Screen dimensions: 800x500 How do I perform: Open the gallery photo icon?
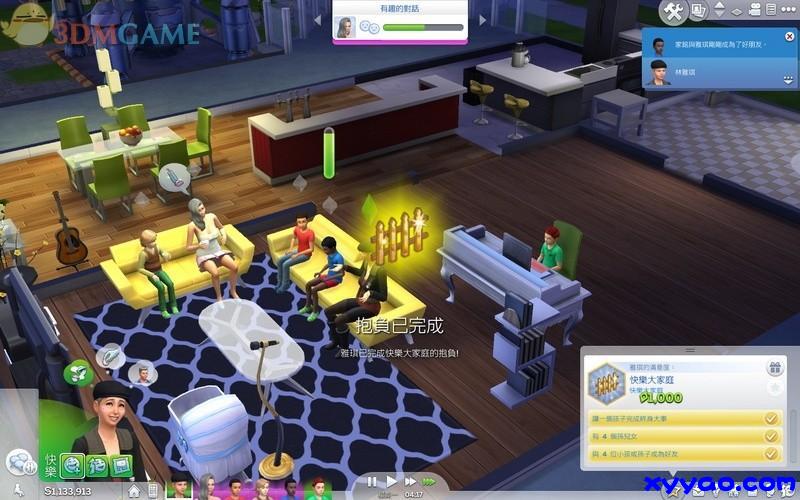[700, 12]
